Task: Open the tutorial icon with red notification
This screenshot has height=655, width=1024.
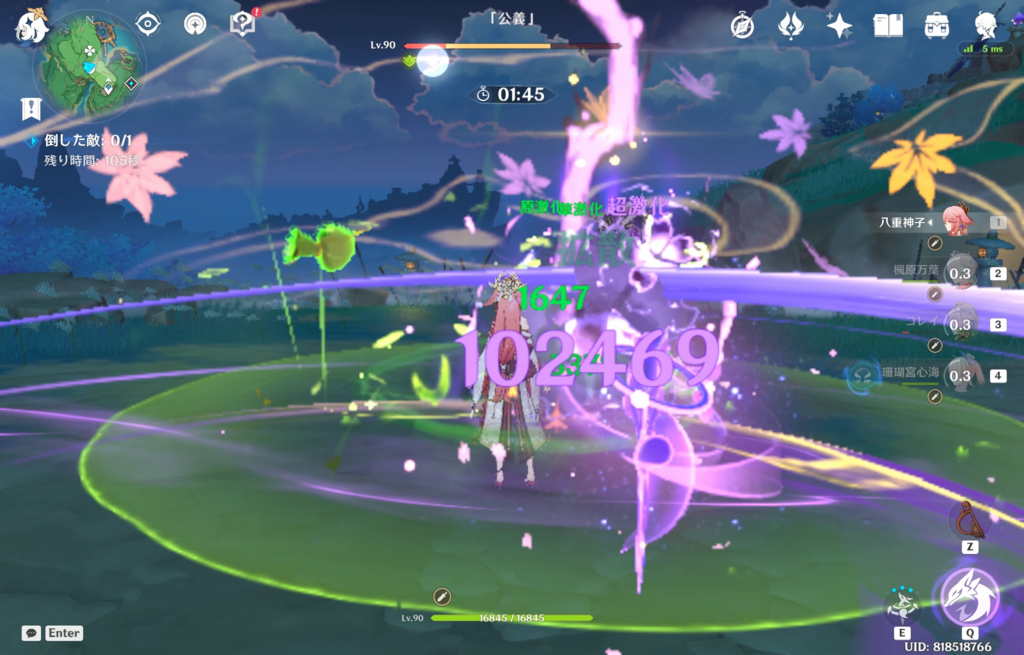Action: [x=243, y=23]
